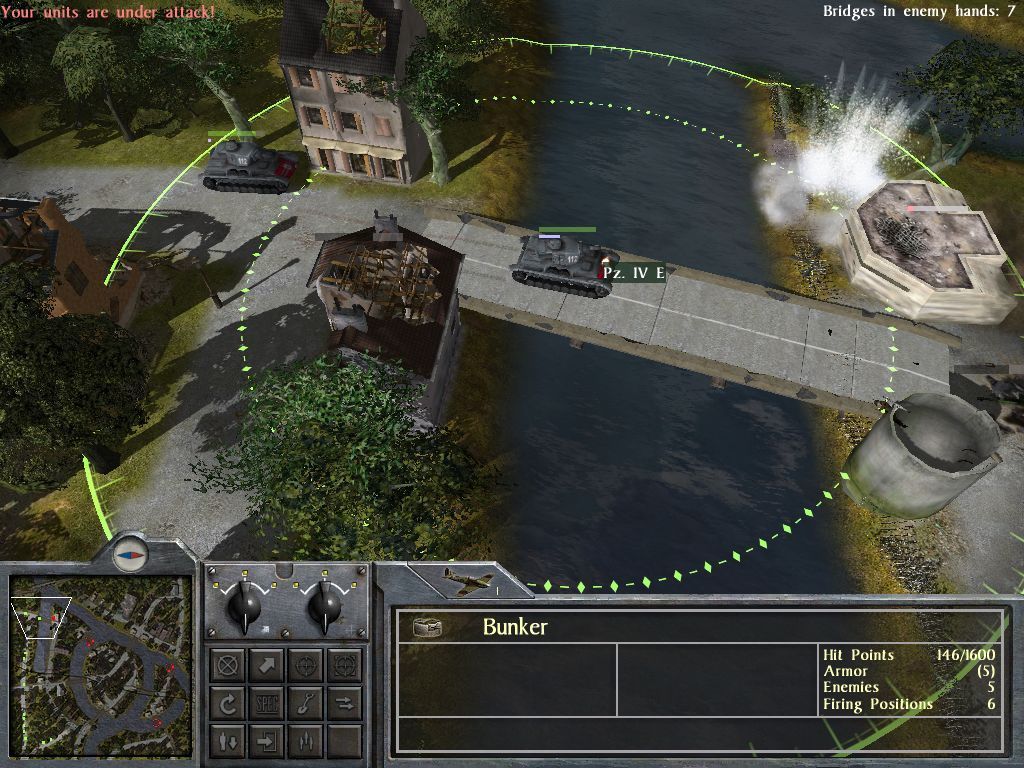The height and width of the screenshot is (768, 1024).
Task: Click the double-arrow command button
Action: (x=344, y=703)
